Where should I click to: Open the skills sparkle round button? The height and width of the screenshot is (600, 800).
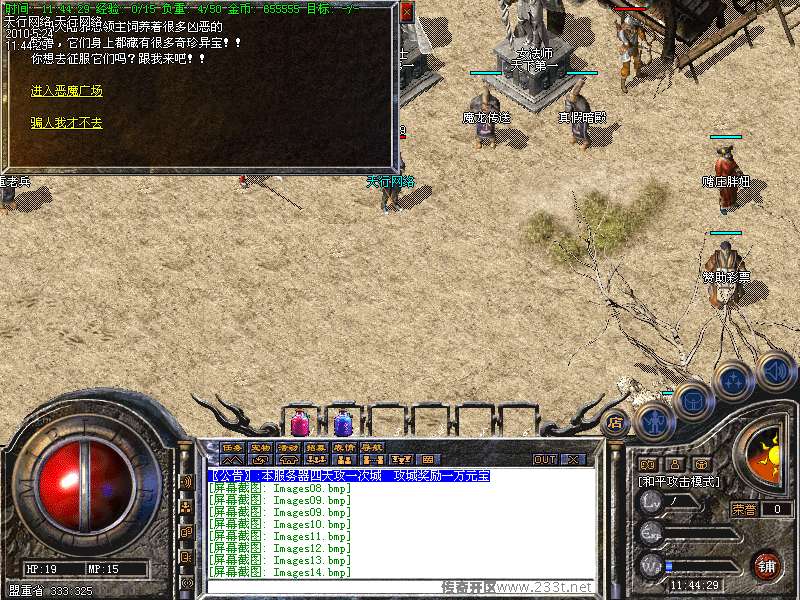[734, 381]
